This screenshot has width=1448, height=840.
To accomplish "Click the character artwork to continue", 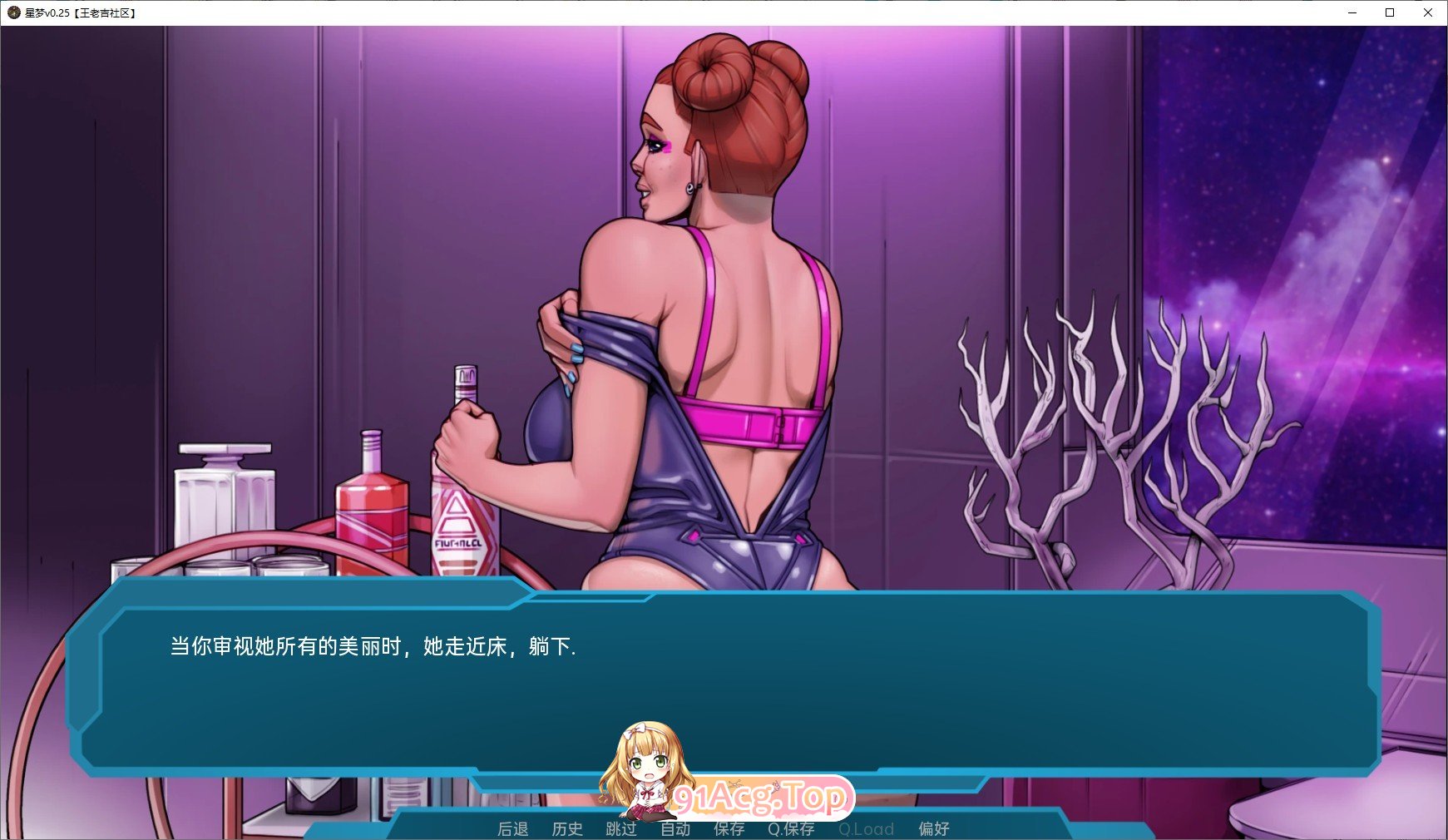I will 707,291.
